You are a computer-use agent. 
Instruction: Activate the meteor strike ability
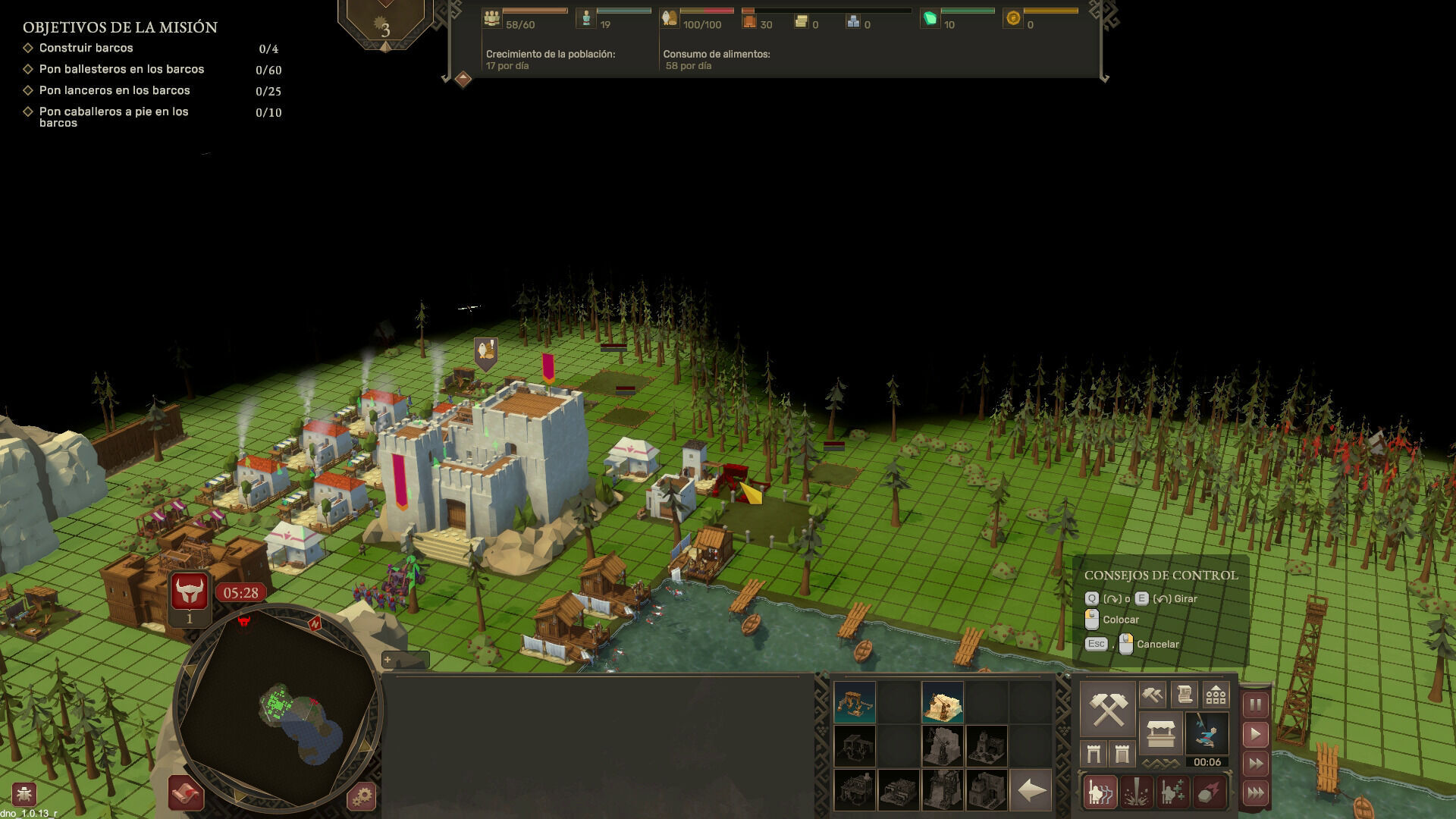1209,792
